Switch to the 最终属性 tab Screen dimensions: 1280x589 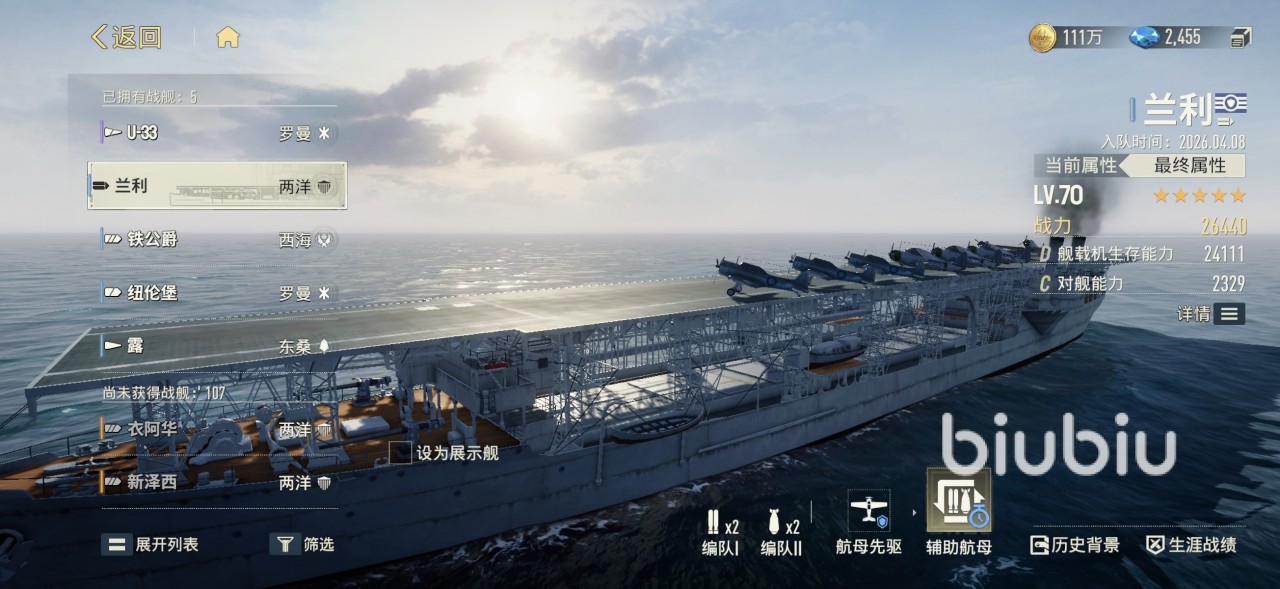pos(1189,166)
